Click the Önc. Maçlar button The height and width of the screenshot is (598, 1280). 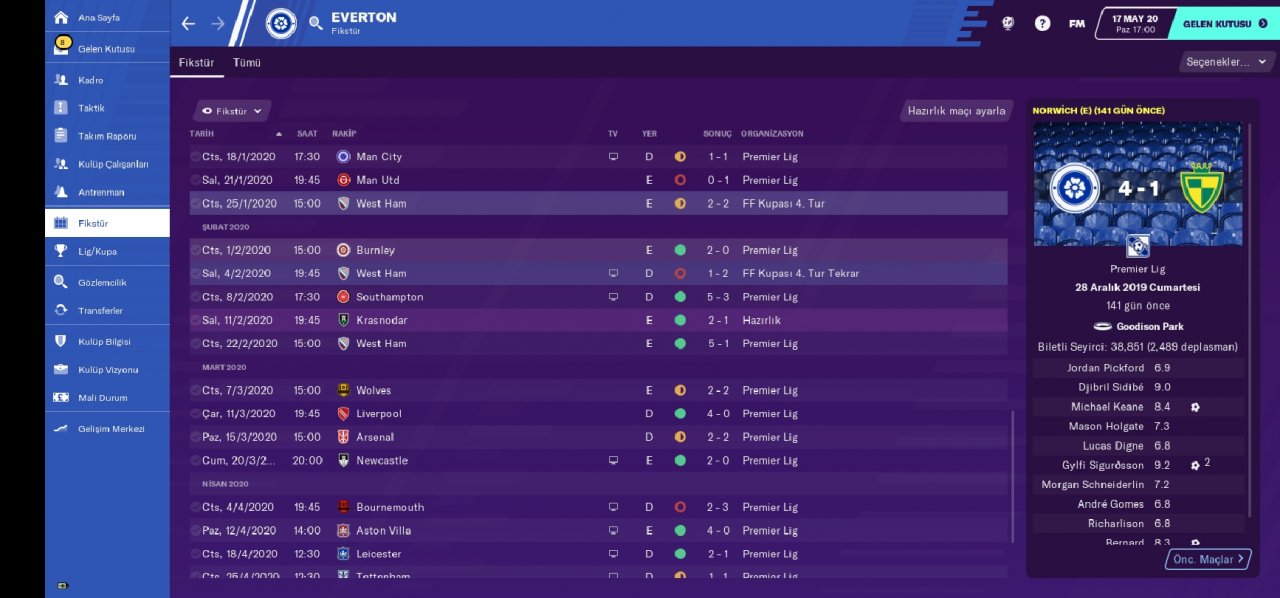point(1208,559)
